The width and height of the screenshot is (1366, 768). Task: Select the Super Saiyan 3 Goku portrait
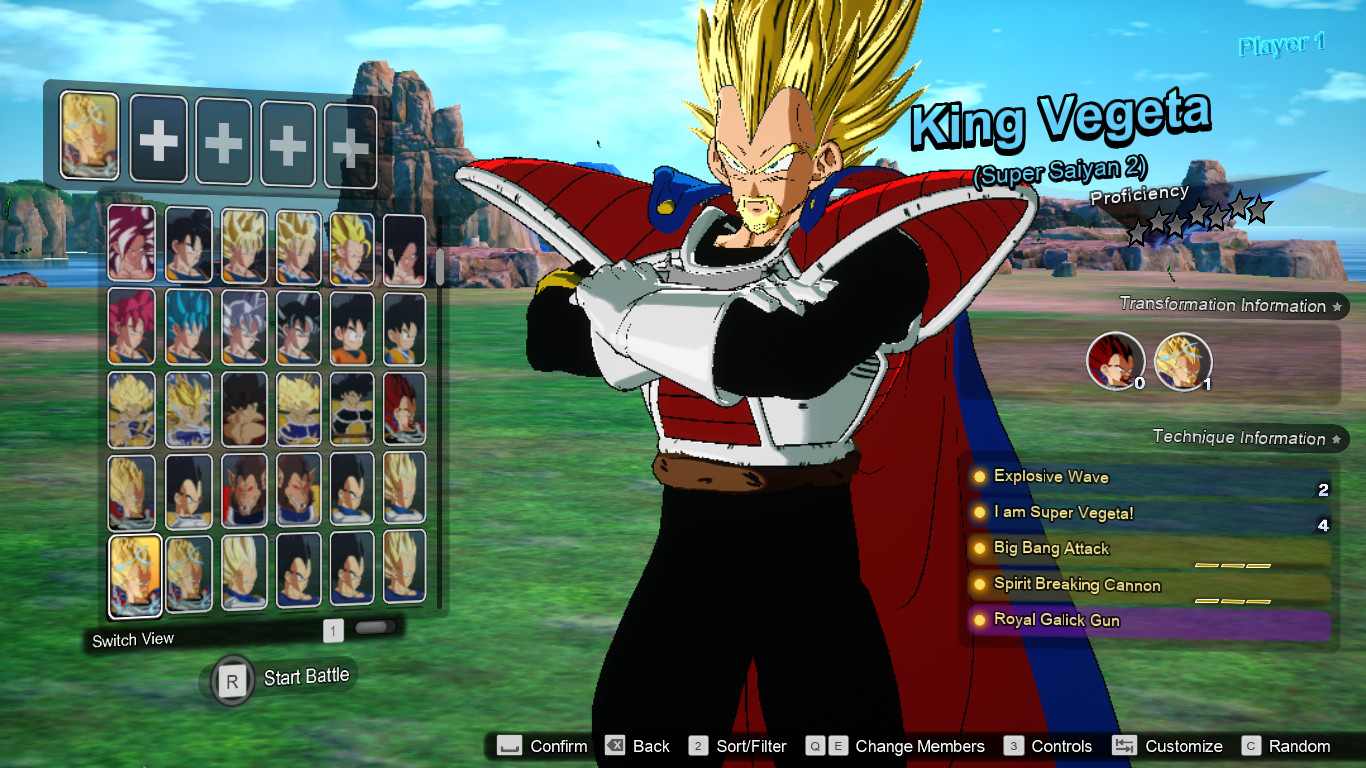[x=352, y=248]
